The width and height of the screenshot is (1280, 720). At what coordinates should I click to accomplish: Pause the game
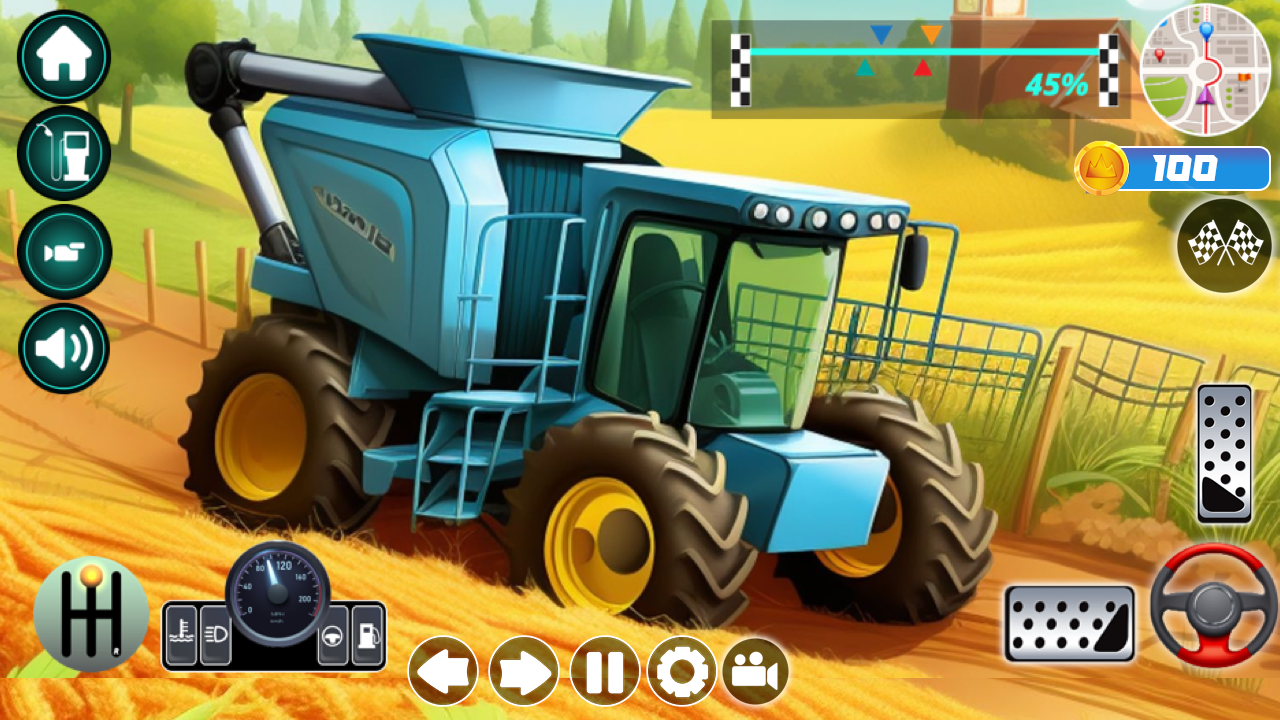(x=602, y=670)
